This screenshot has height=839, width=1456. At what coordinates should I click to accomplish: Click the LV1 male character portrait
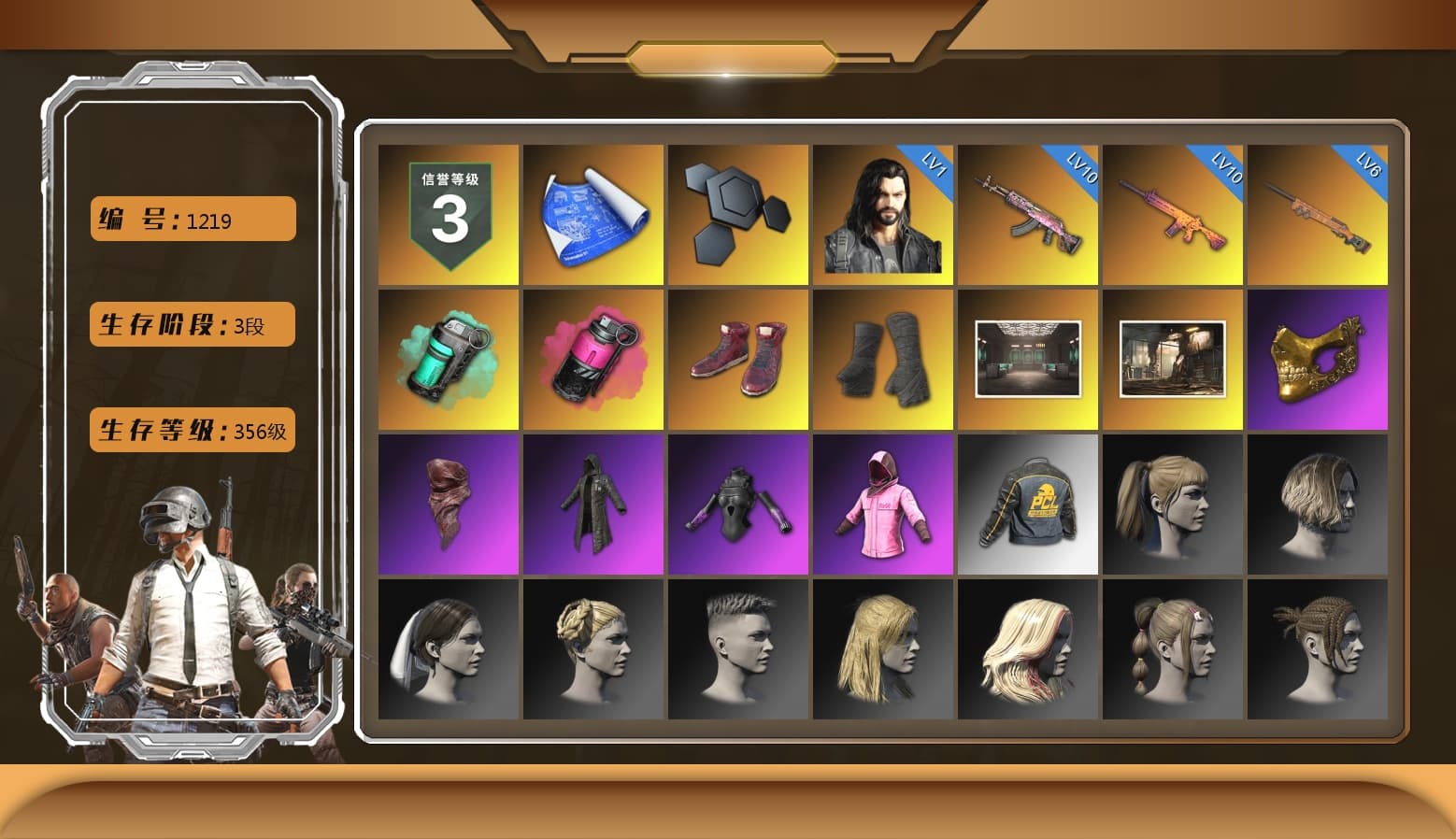(882, 212)
